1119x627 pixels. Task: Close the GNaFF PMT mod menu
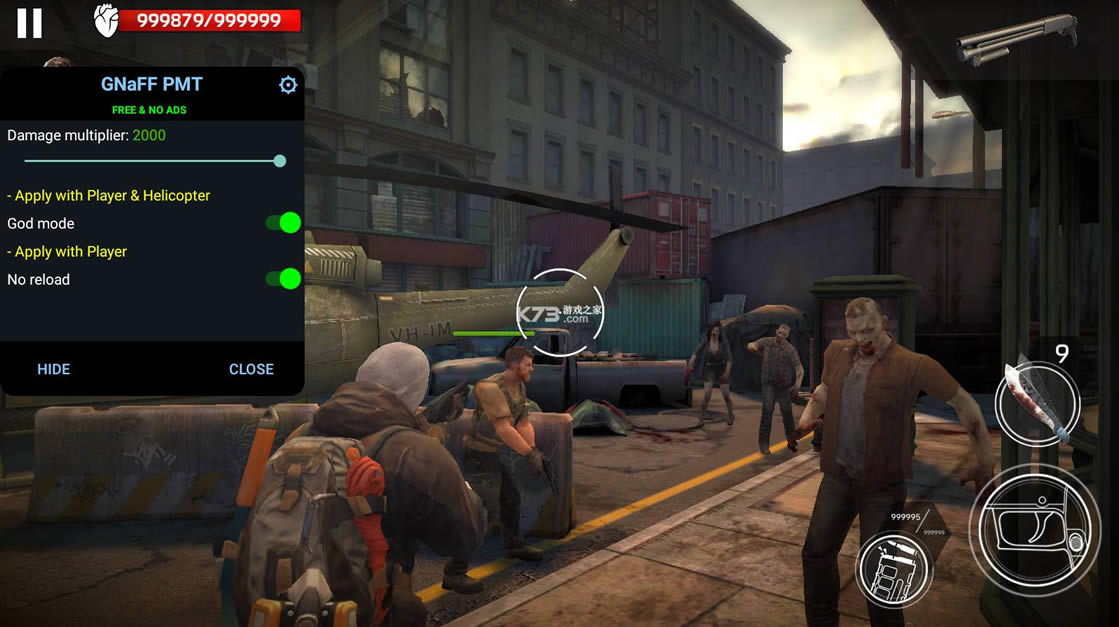point(251,369)
